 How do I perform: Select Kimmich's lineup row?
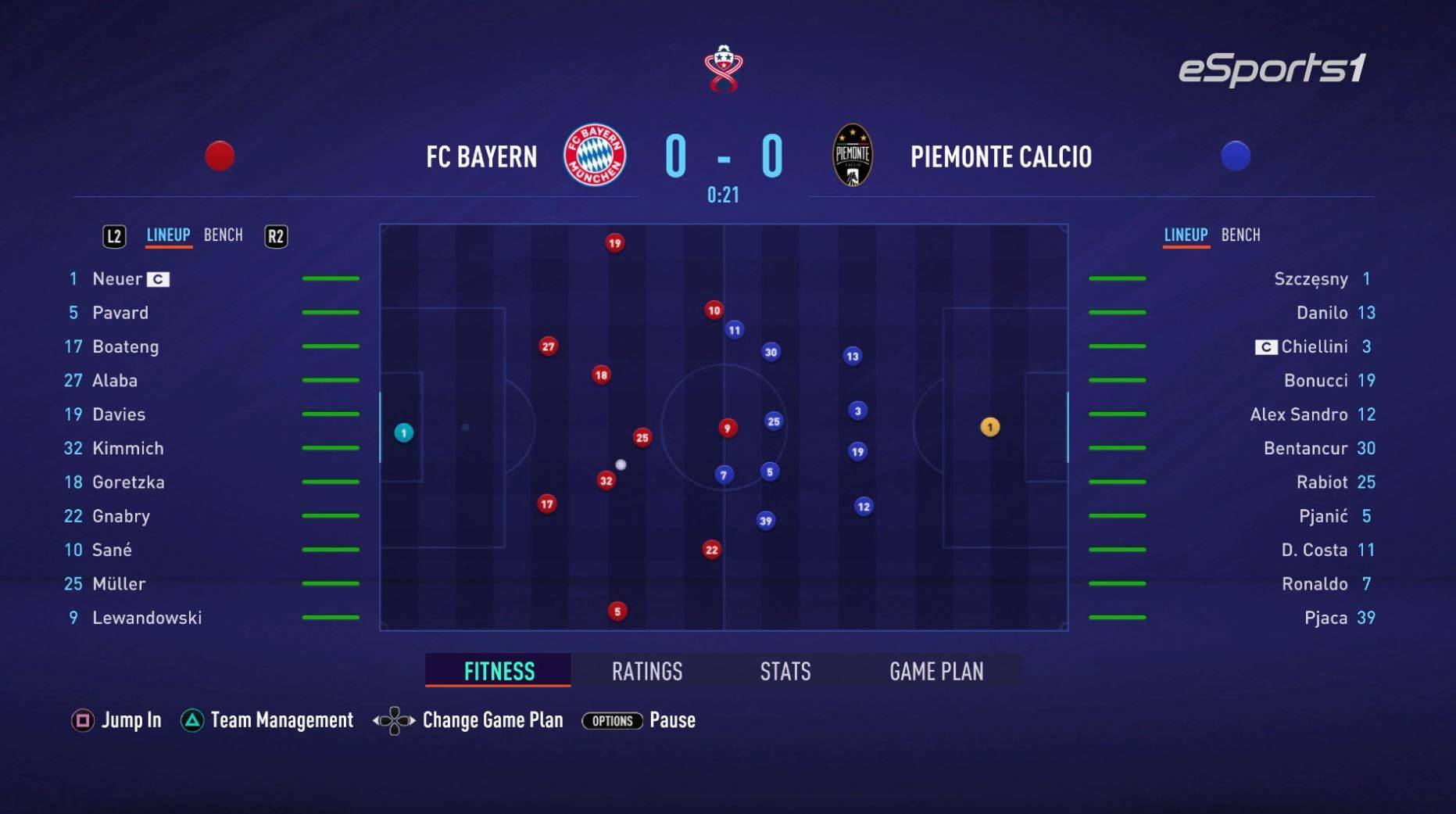point(128,448)
